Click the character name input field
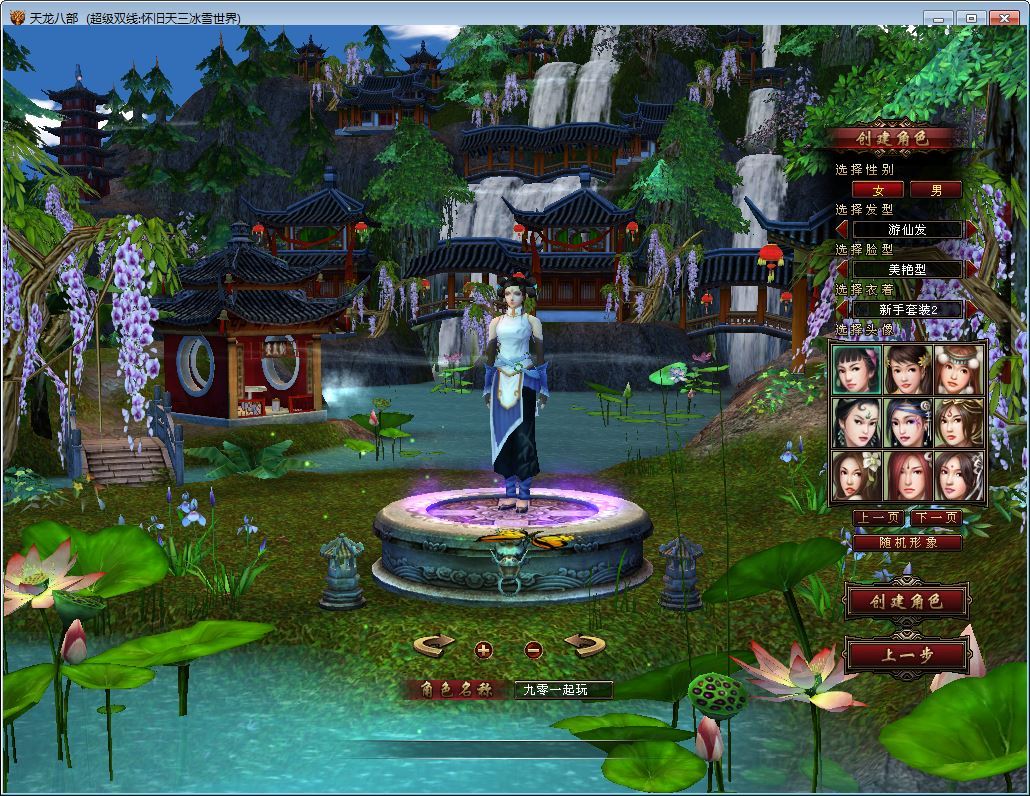The image size is (1030, 796). (x=562, y=689)
